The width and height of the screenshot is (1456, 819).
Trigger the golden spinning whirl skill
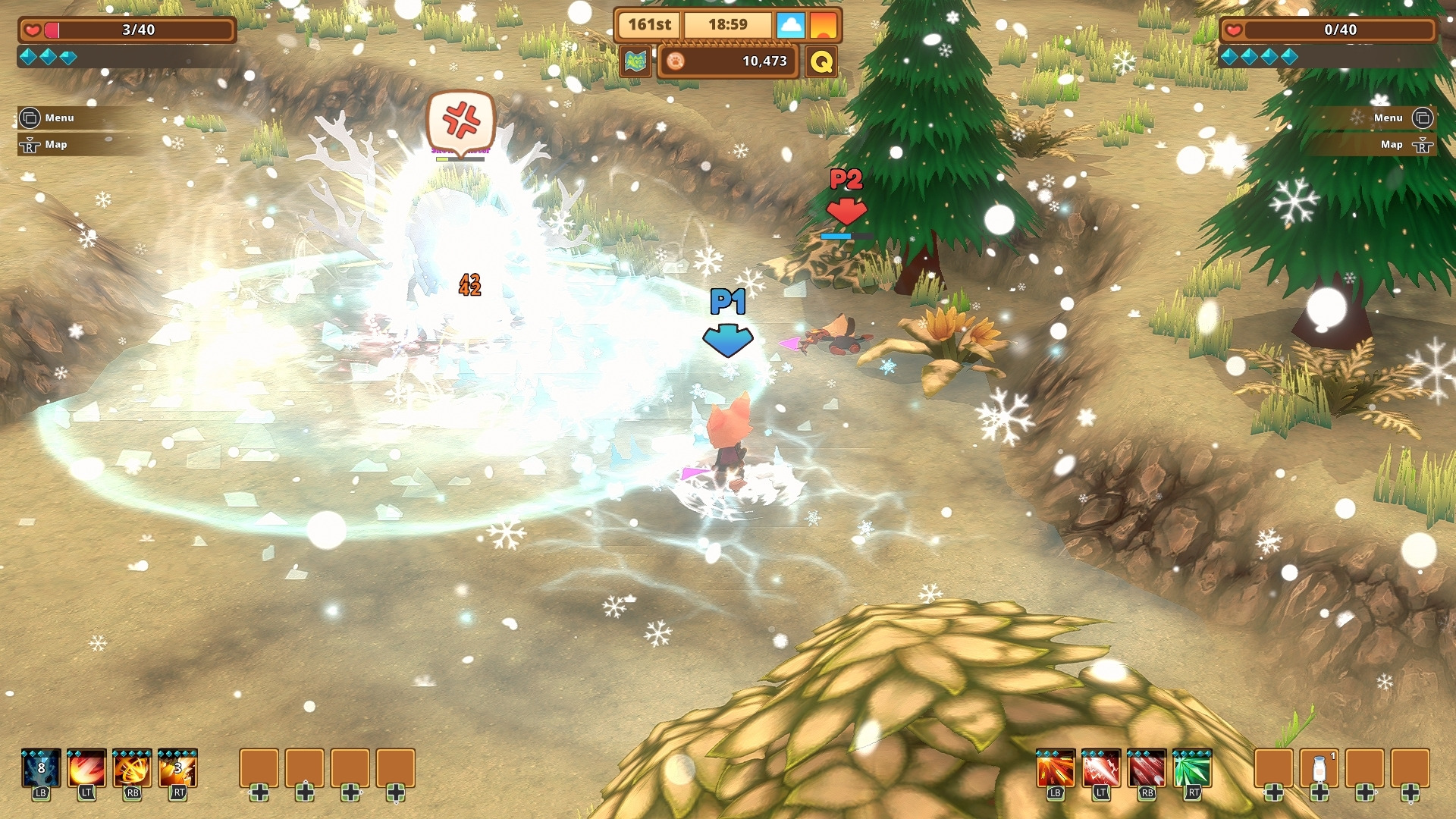132,770
